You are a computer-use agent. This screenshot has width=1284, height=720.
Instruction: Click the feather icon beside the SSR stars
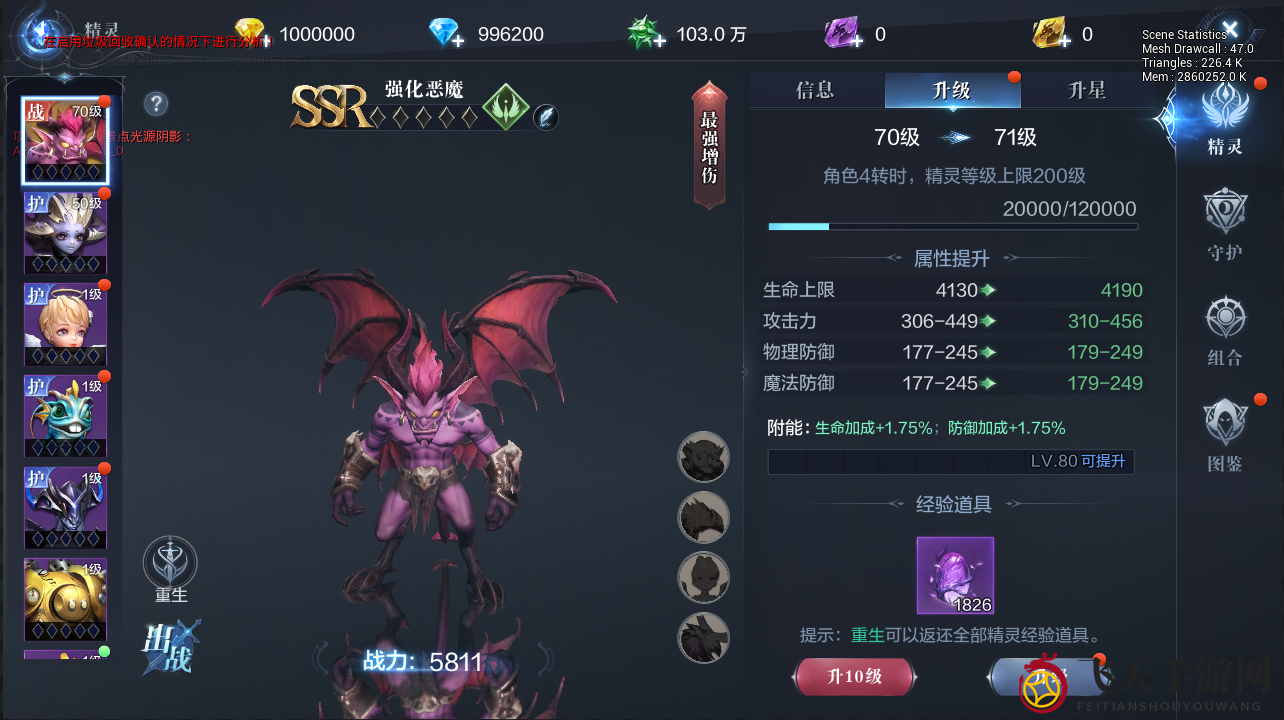point(545,119)
